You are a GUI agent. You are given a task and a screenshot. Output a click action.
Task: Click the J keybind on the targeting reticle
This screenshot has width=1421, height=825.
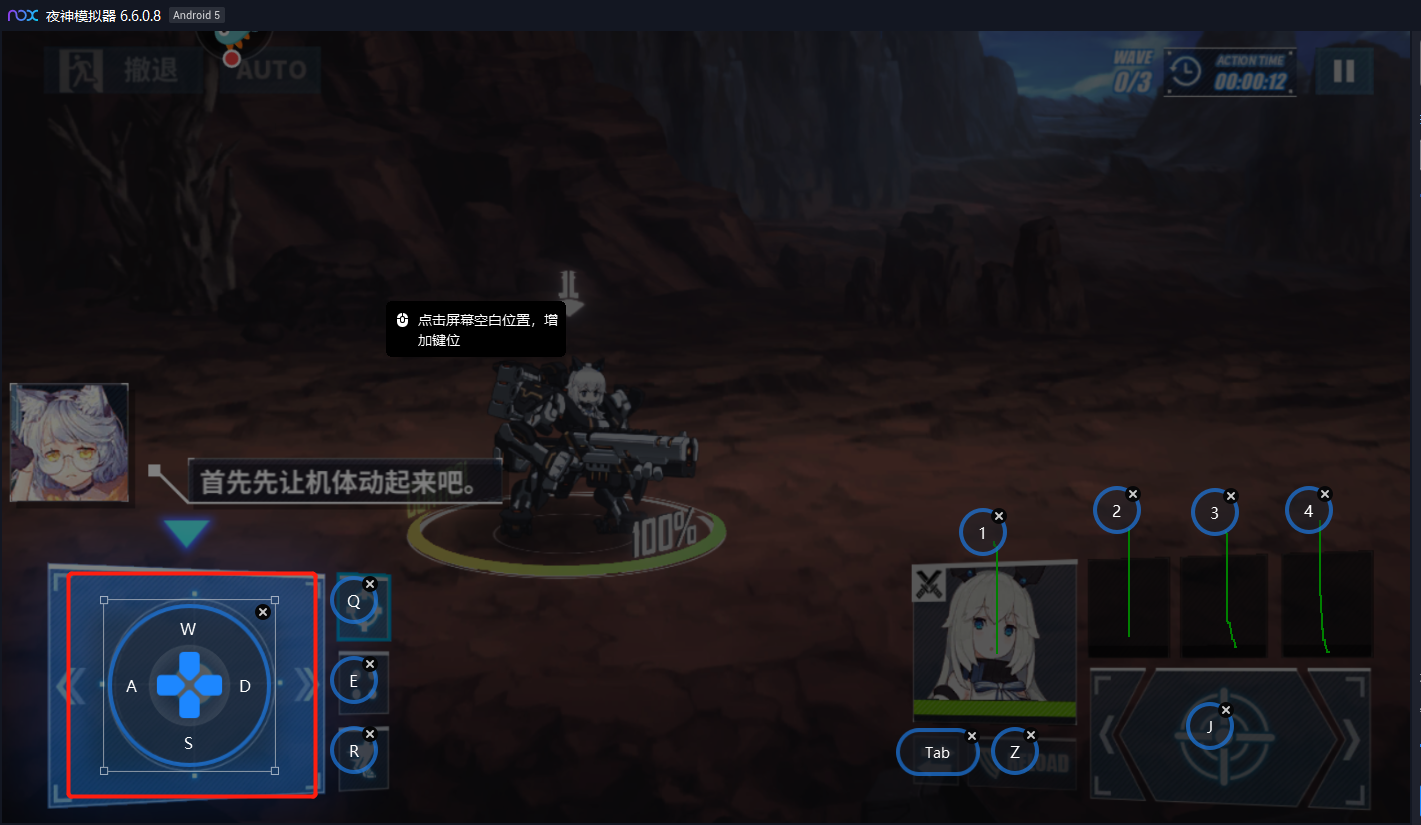click(1210, 726)
